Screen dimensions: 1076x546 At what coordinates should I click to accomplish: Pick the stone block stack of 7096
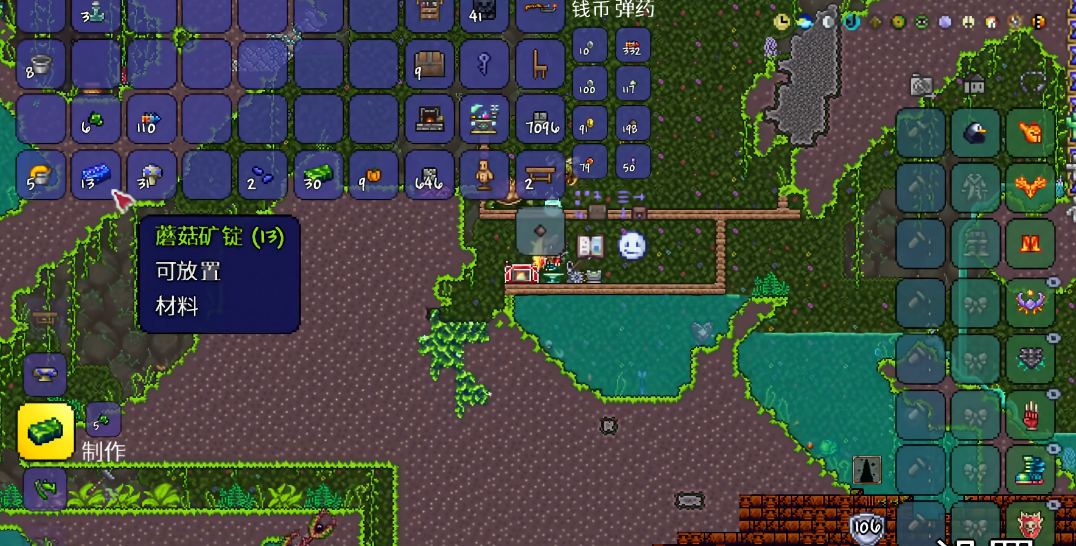[540, 120]
